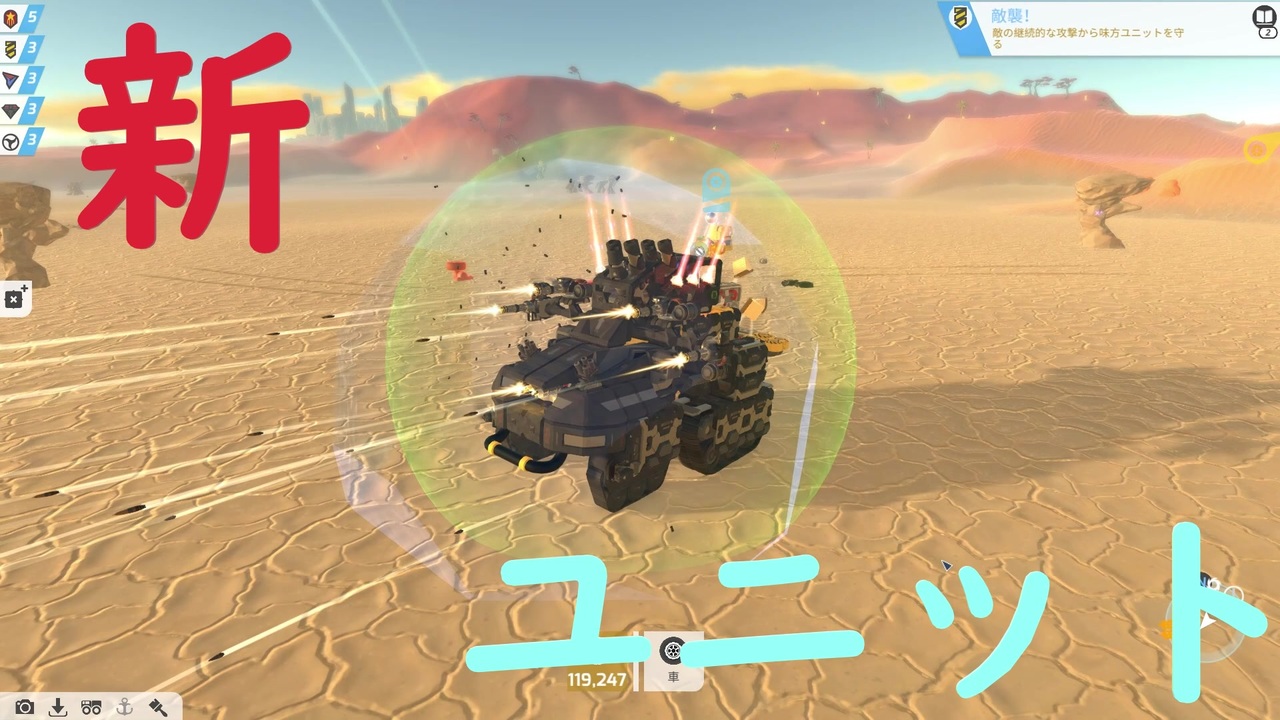Viewport: 1280px width, 720px height.
Task: Open the GeoCorp license badge
Action: [9, 48]
